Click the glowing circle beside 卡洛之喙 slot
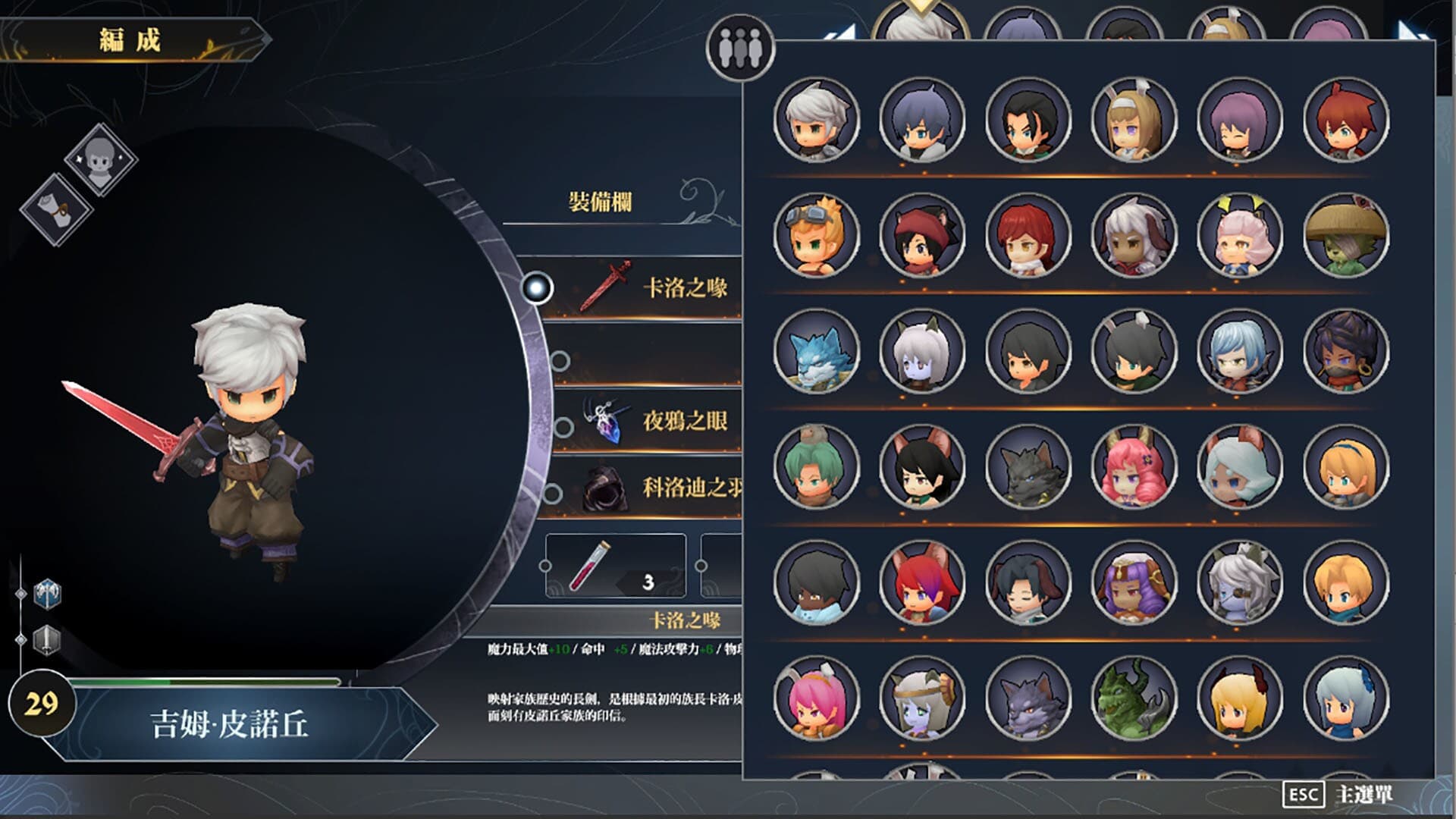1456x819 pixels. [538, 287]
